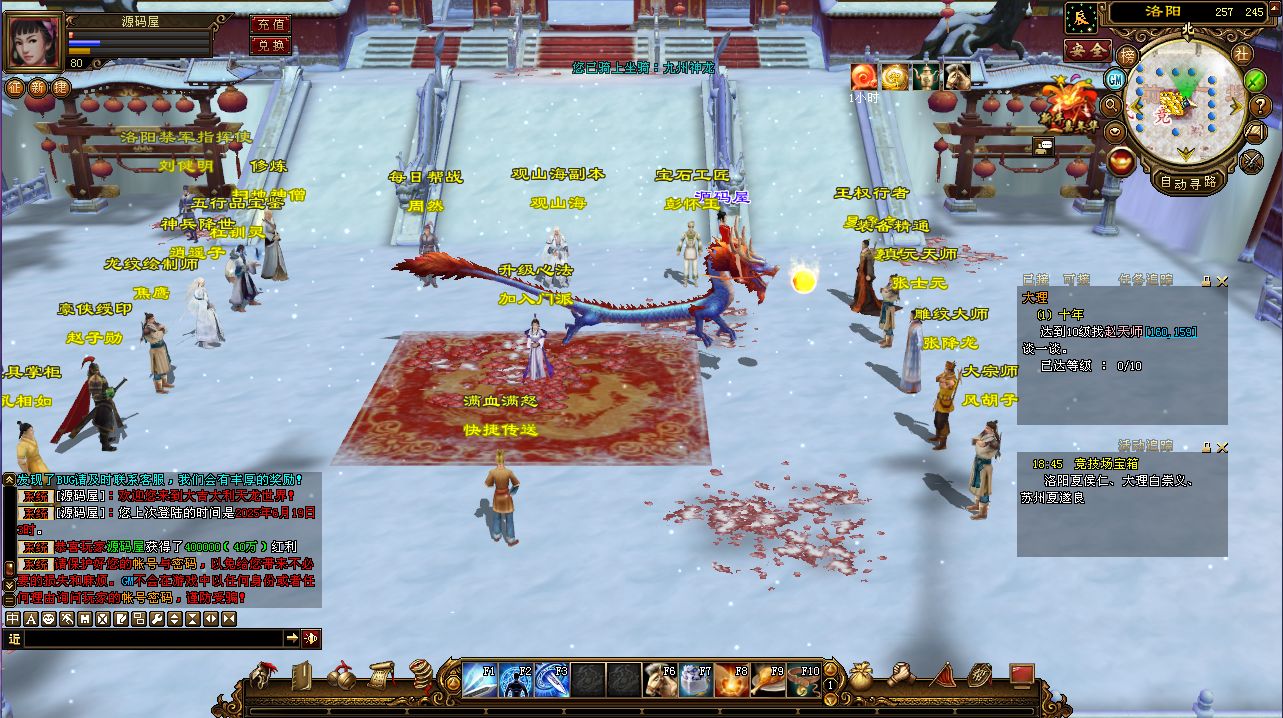Click the chat input field

(152, 638)
